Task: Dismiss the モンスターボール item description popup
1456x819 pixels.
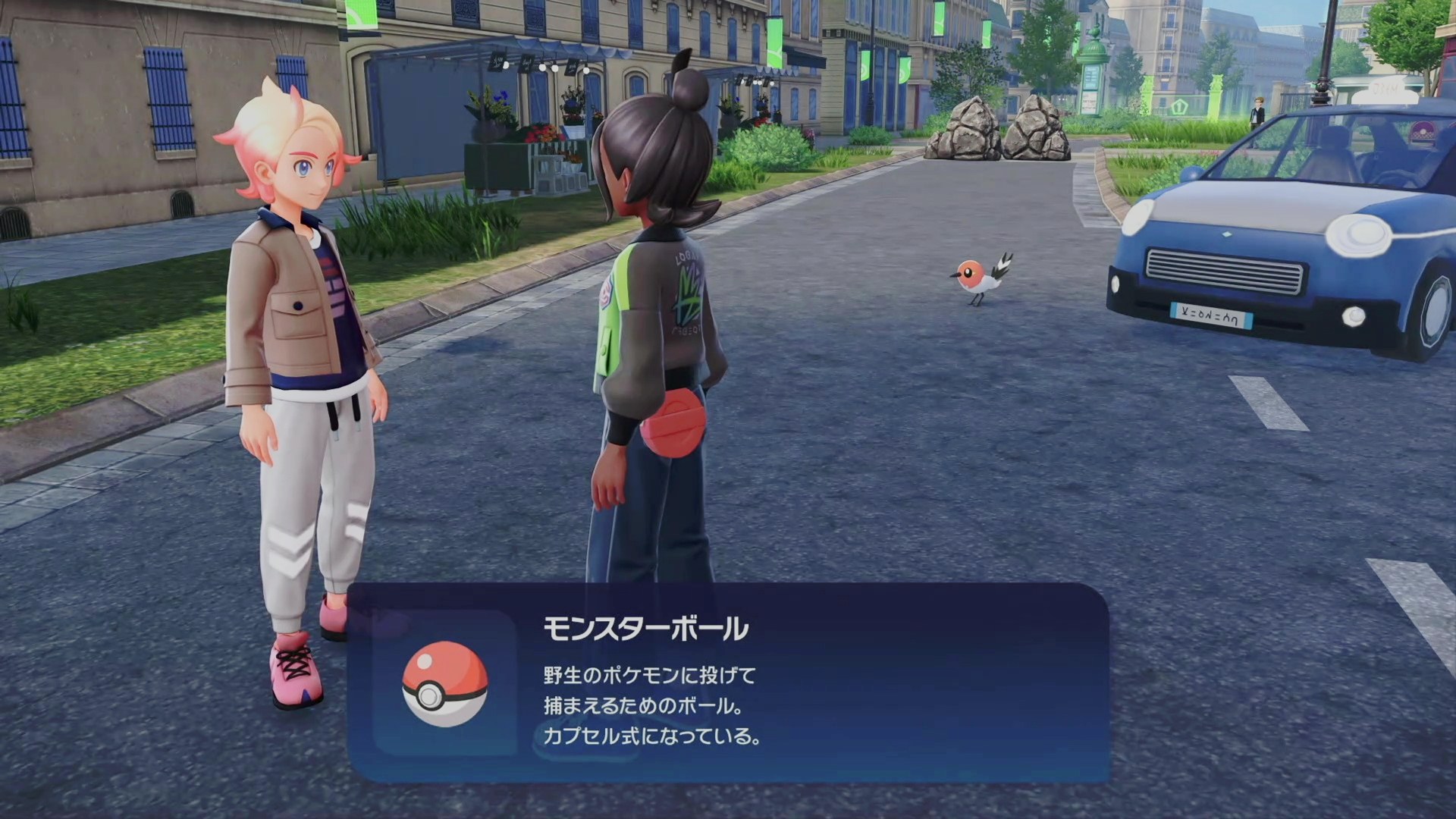Action: tap(728, 682)
